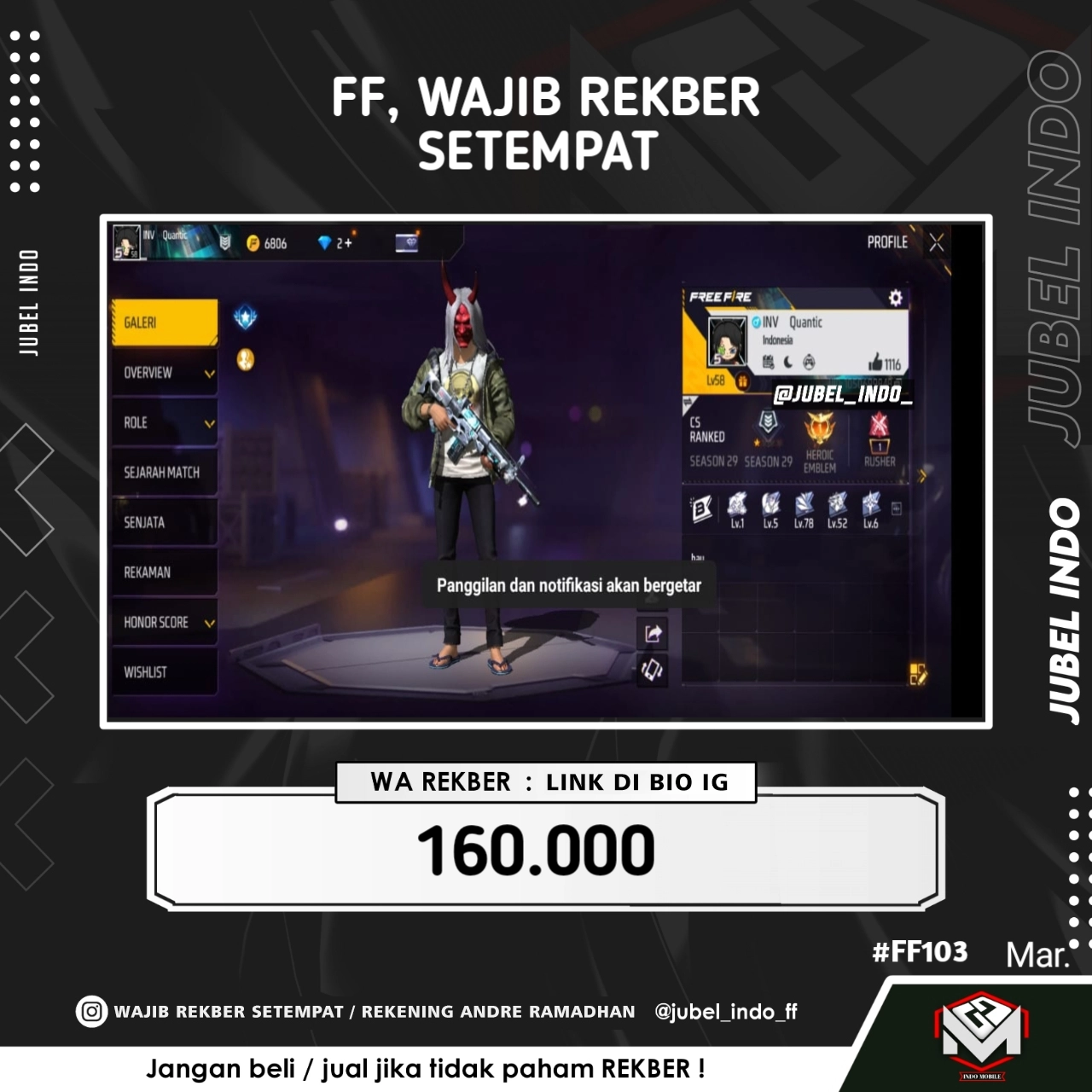The image size is (1092, 1092).
Task: Open the gift icon next to Lv58
Action: (x=744, y=380)
